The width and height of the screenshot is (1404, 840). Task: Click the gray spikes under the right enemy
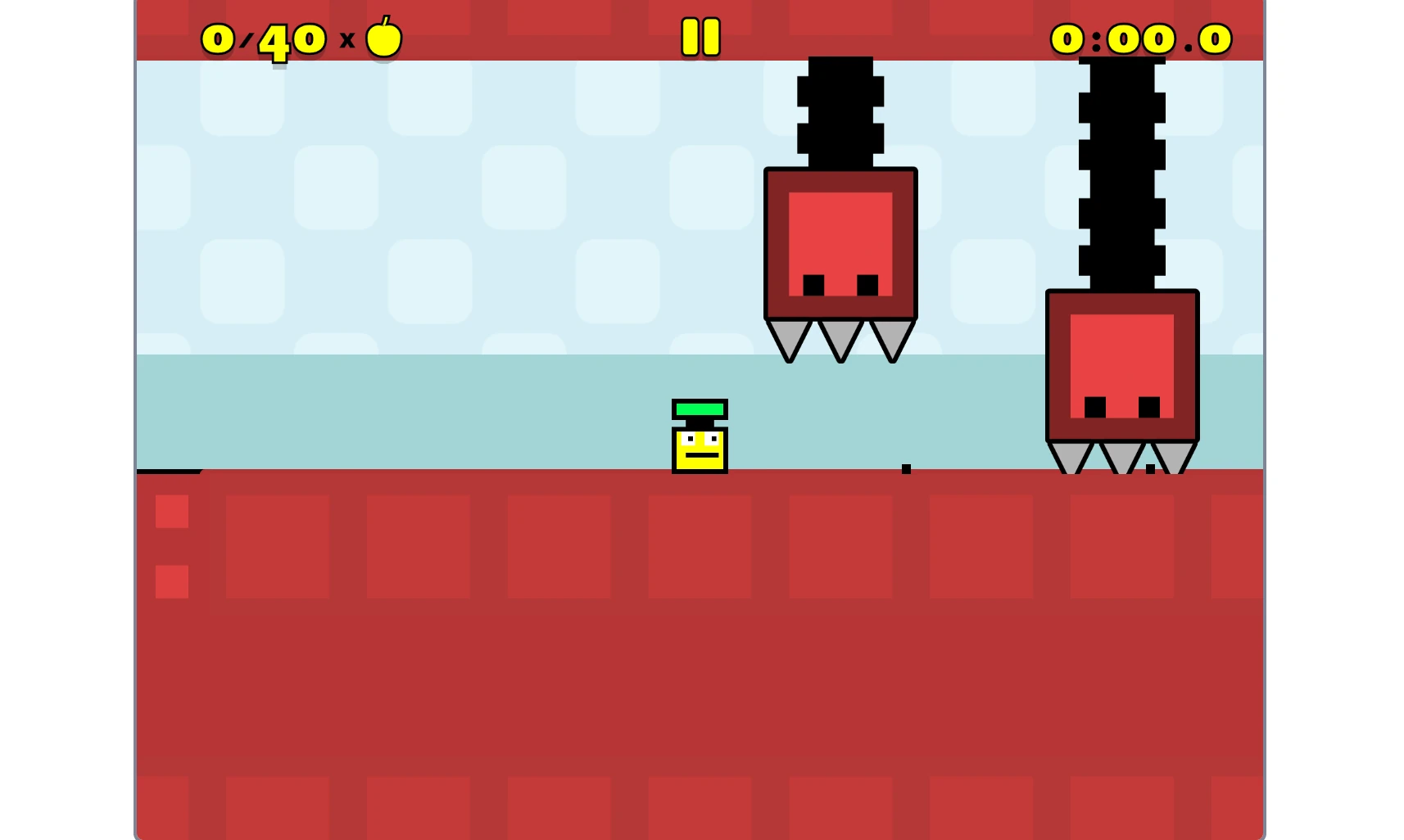click(x=1121, y=454)
